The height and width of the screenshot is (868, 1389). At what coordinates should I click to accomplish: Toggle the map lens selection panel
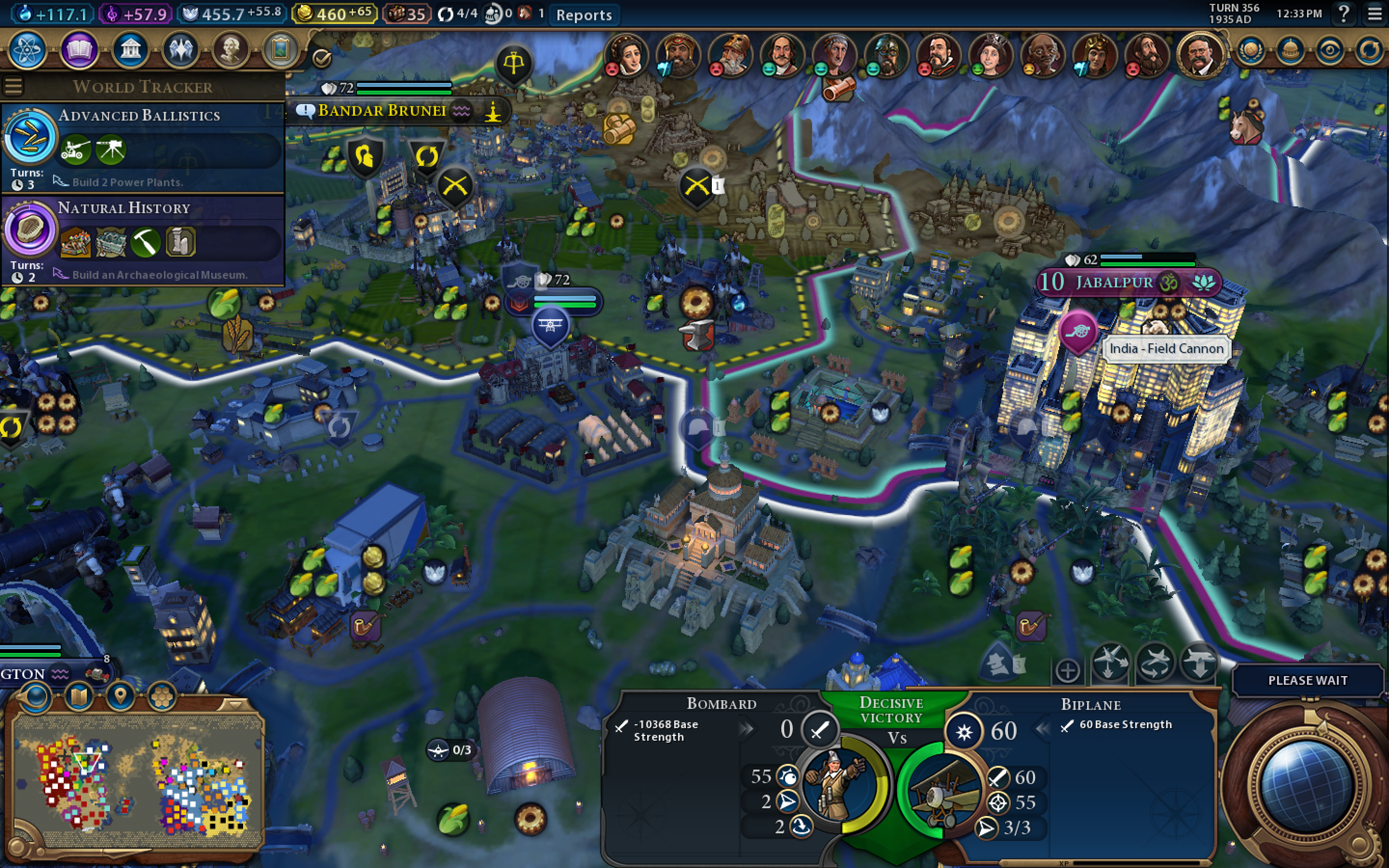[36, 696]
